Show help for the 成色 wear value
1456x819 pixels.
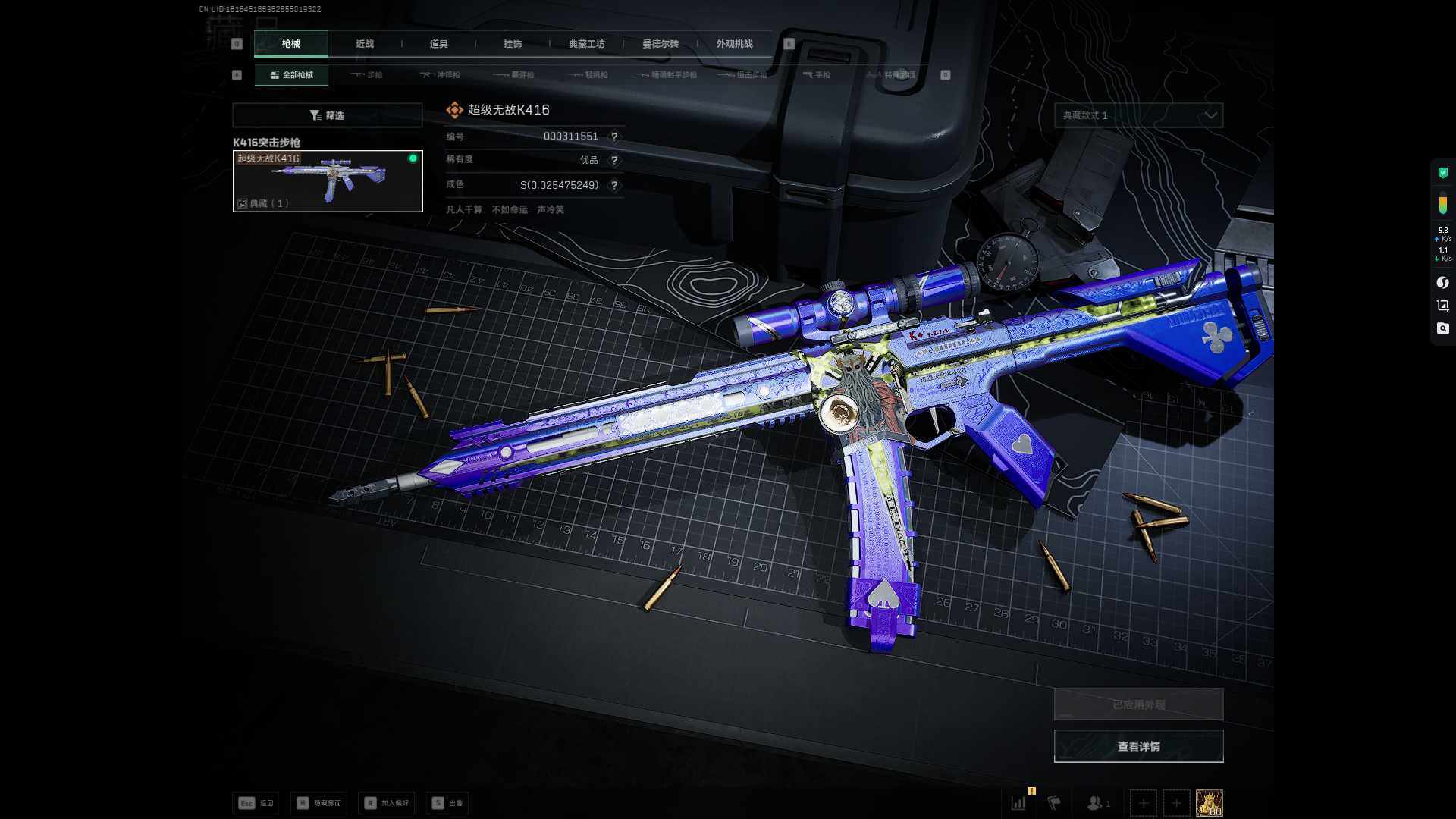(x=614, y=185)
